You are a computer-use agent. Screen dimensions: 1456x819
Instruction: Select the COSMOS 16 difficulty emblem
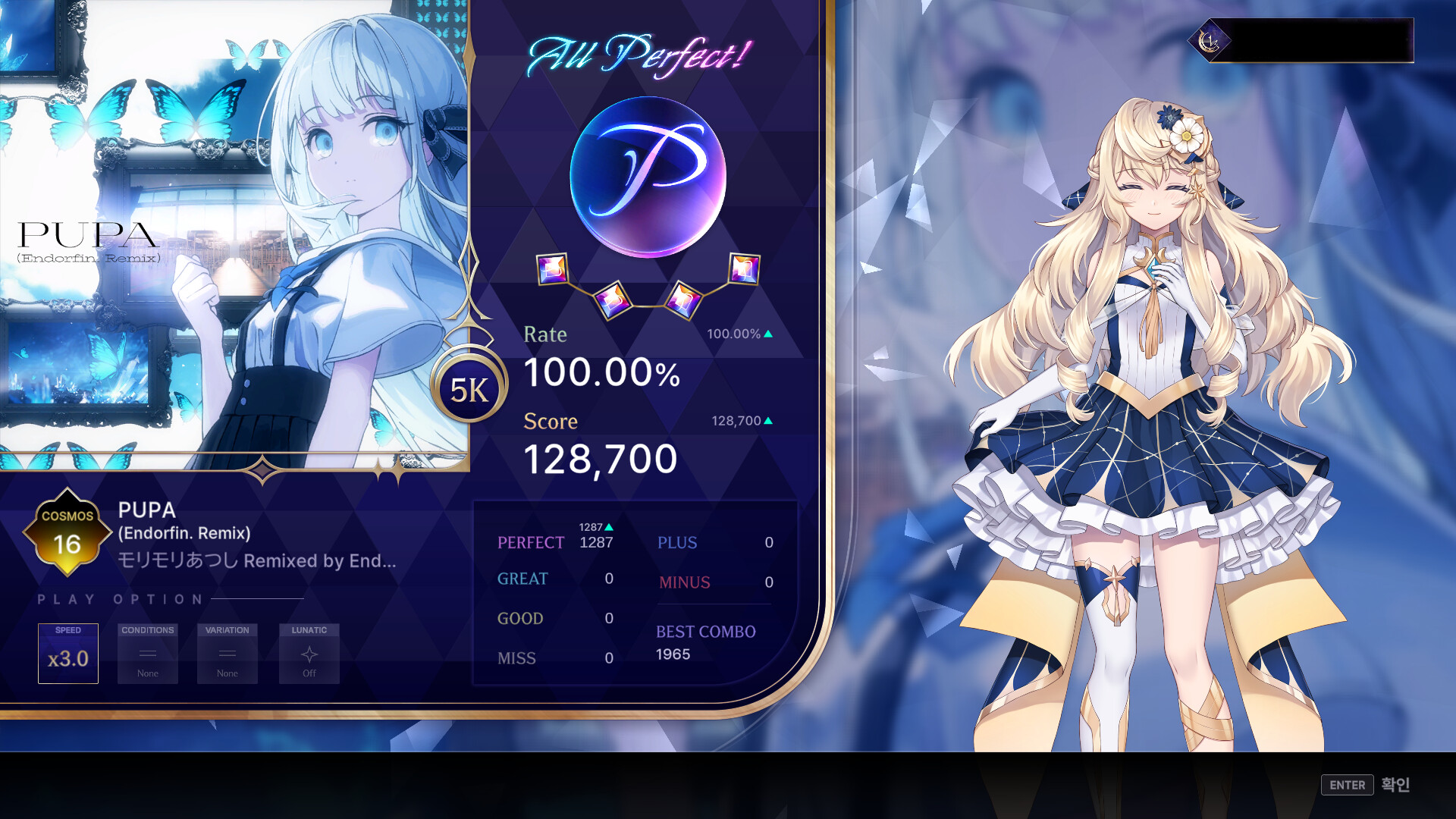67,531
